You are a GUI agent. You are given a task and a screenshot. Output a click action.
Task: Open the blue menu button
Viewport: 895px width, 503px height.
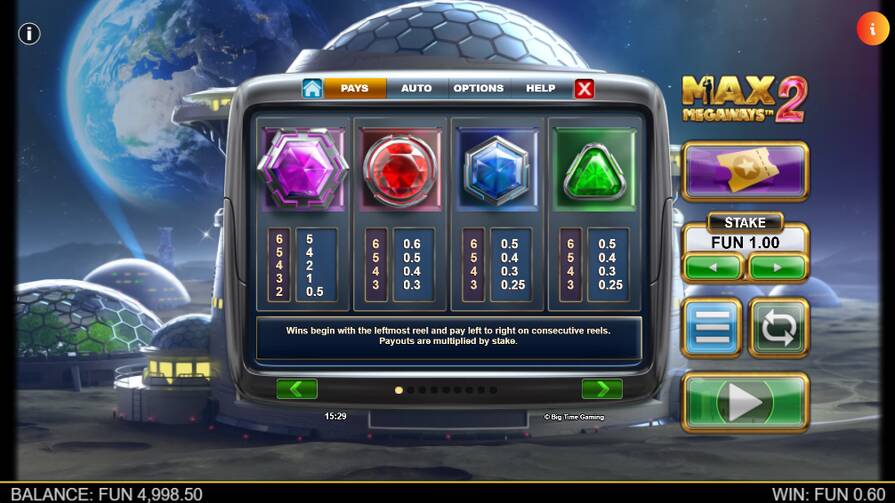(712, 327)
